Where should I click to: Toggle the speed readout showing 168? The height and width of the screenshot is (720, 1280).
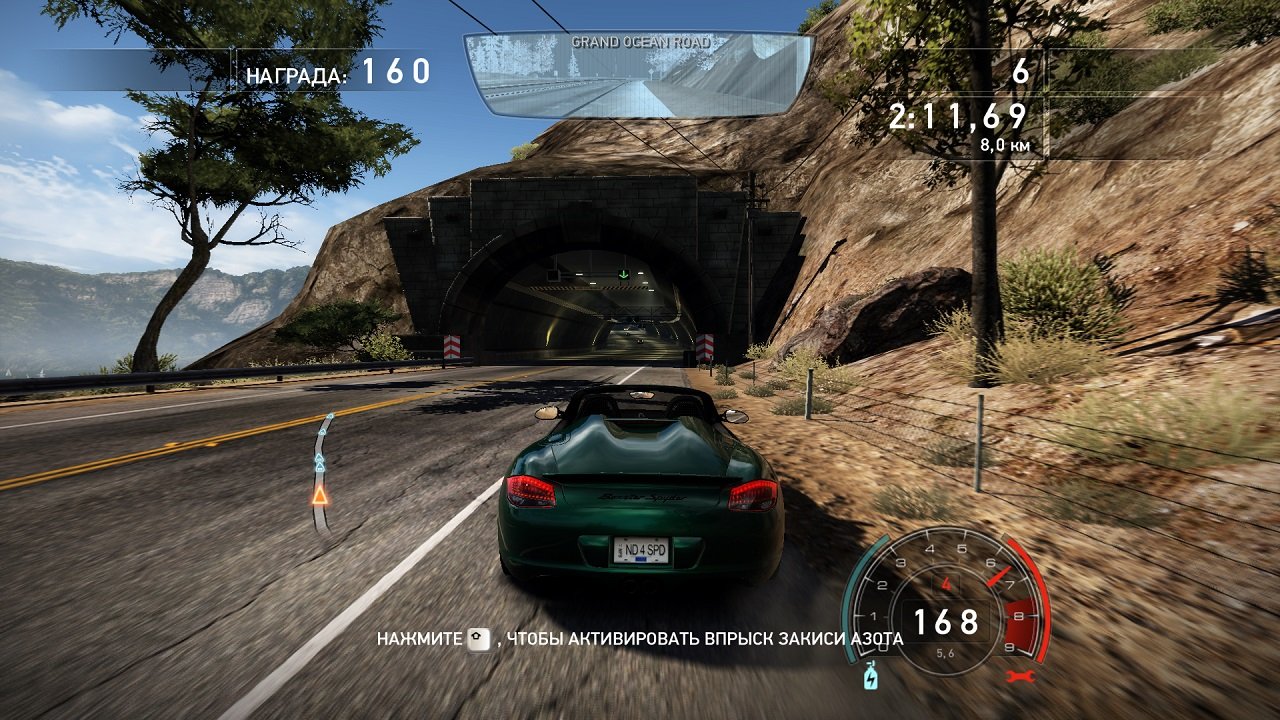[x=946, y=622]
